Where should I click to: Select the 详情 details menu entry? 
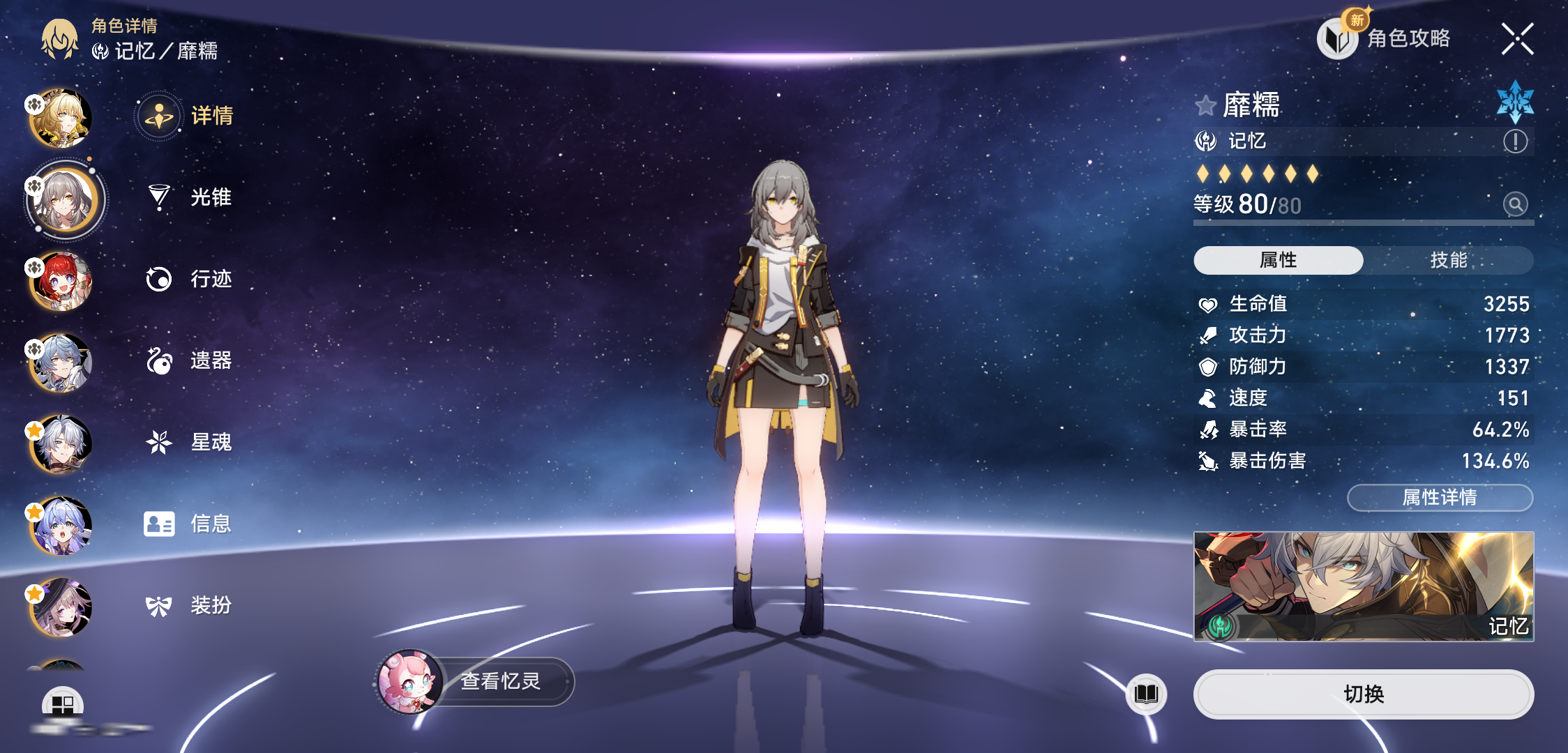[x=190, y=116]
